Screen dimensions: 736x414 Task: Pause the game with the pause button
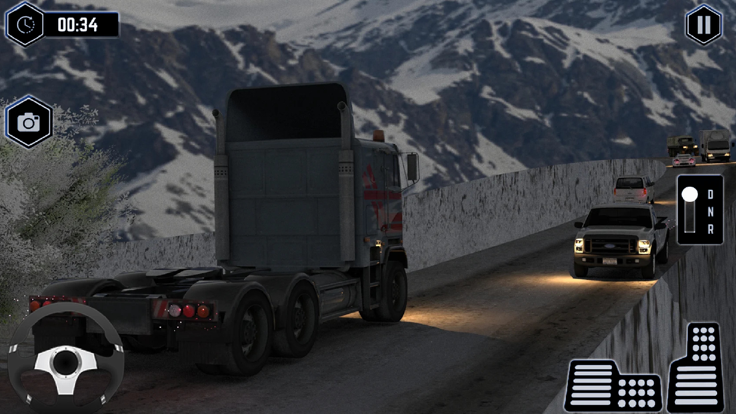703,25
